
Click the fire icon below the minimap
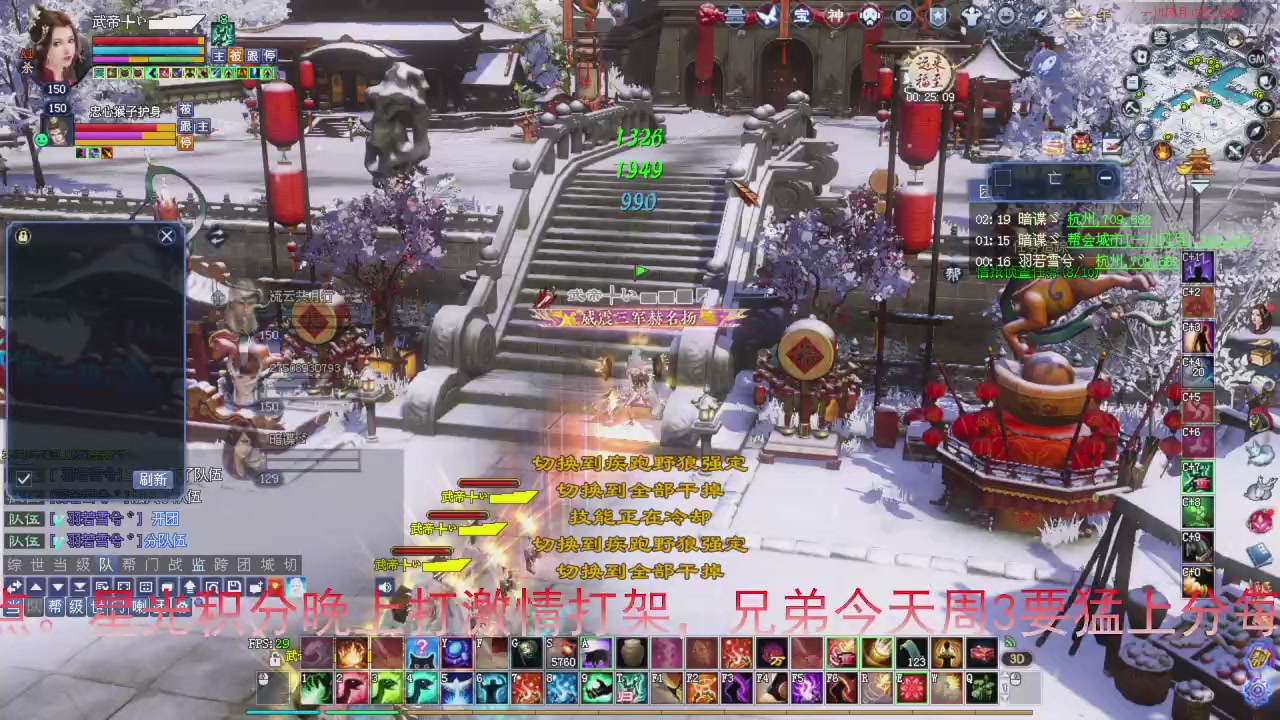(x=1162, y=151)
